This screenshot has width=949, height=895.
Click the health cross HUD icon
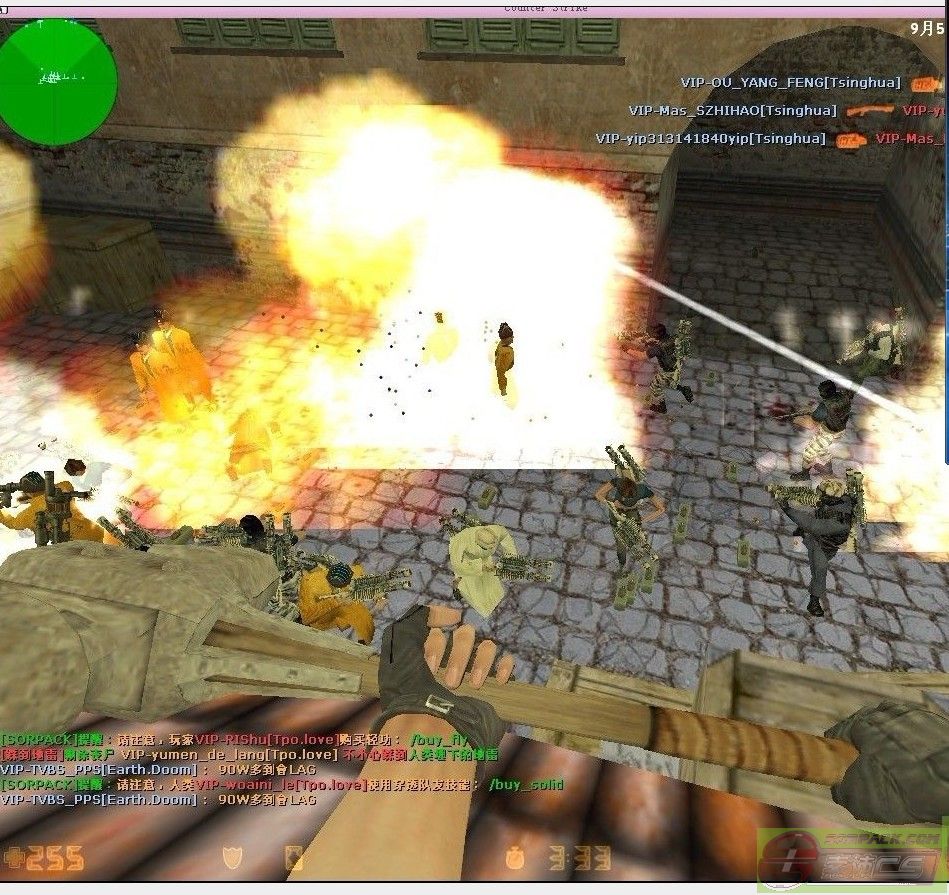click(x=13, y=857)
